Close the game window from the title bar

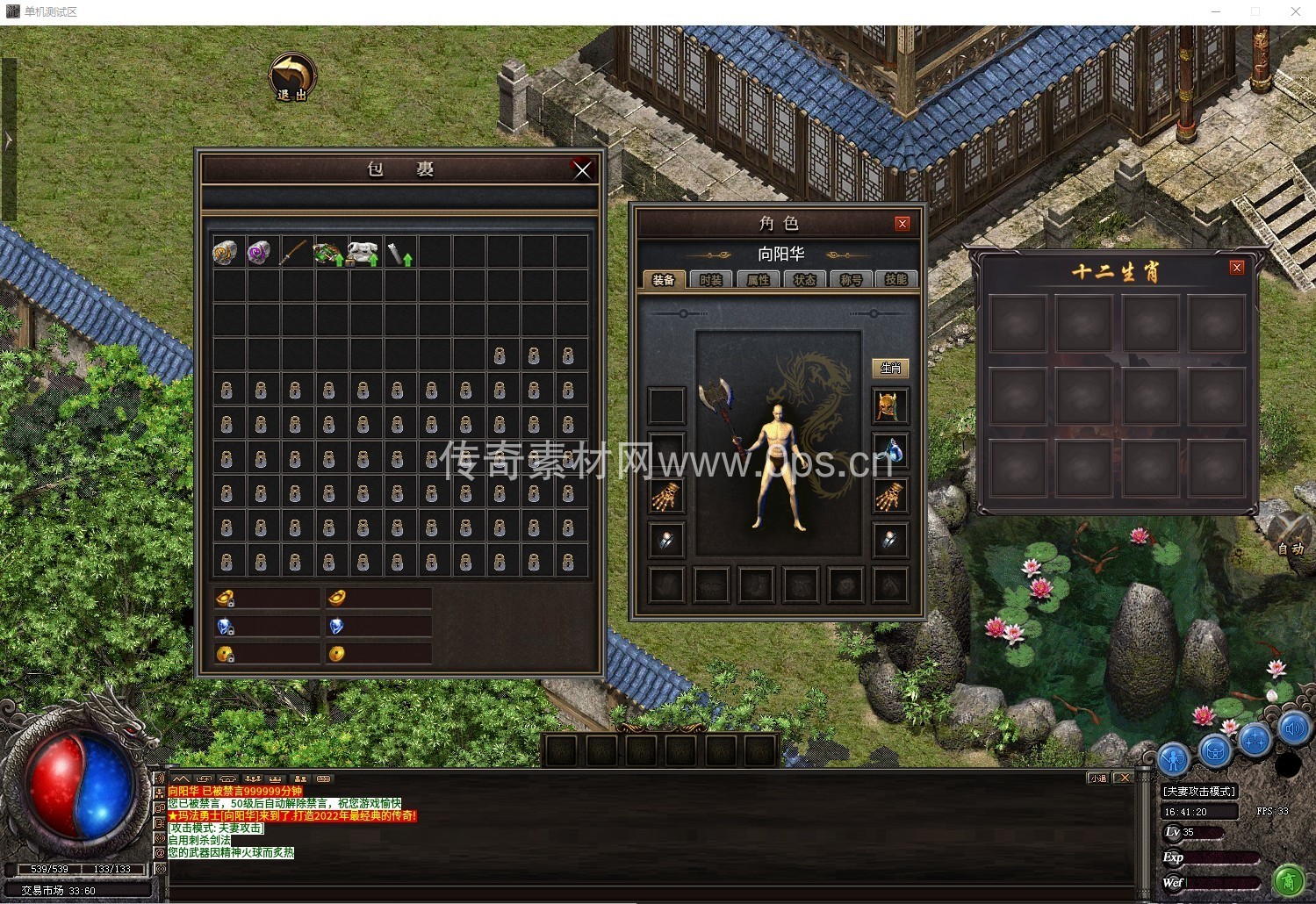[1295, 11]
